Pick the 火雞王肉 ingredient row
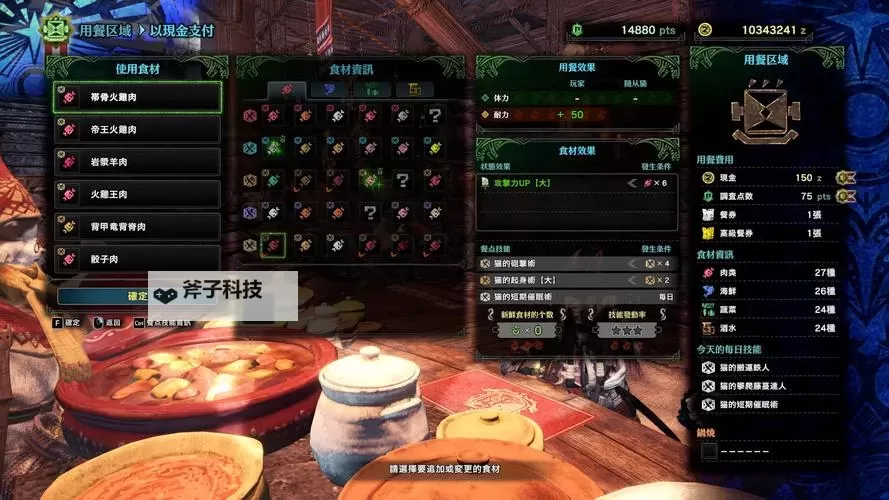The image size is (889, 500). click(x=137, y=194)
